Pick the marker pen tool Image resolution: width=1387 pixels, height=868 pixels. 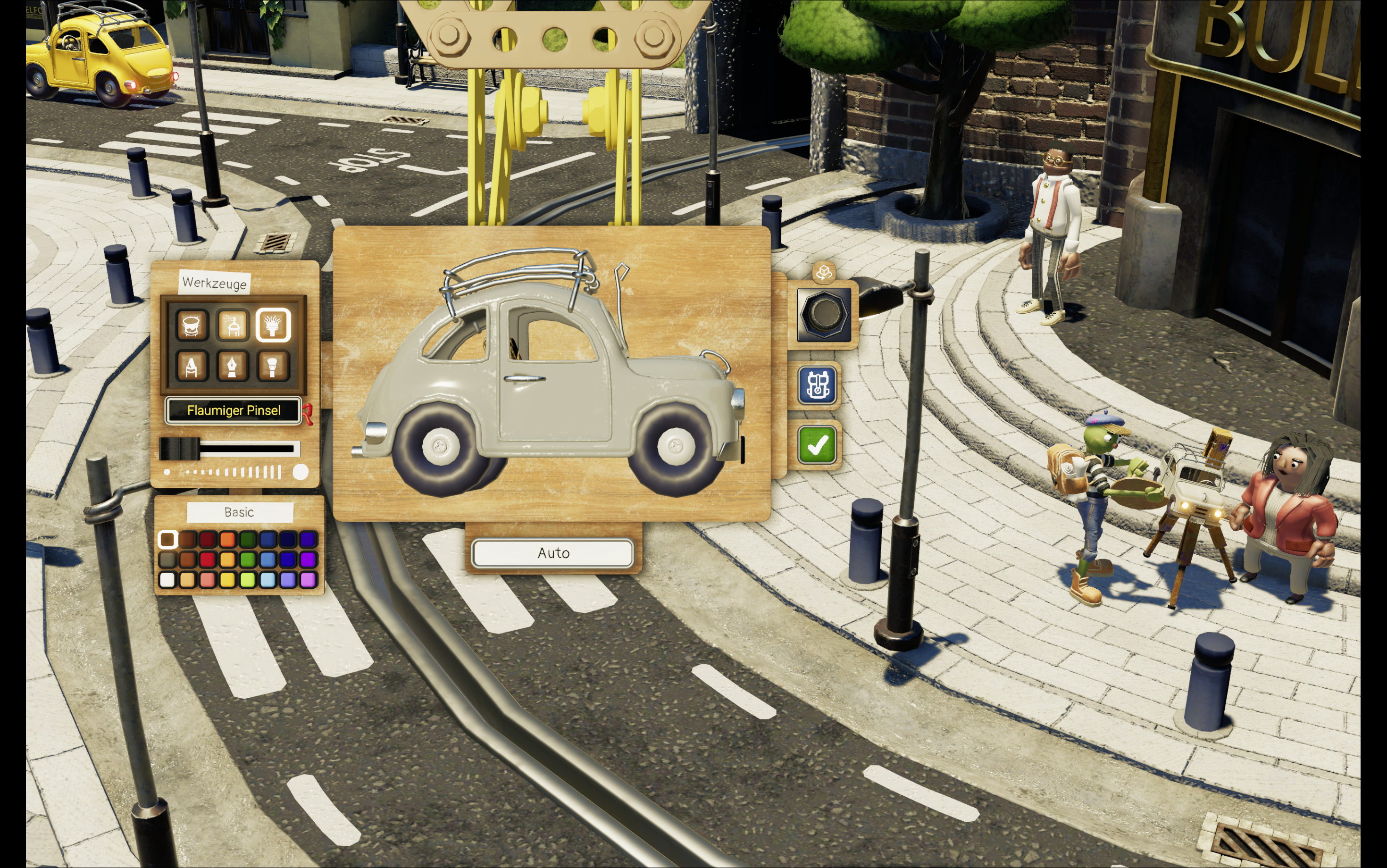[x=192, y=366]
